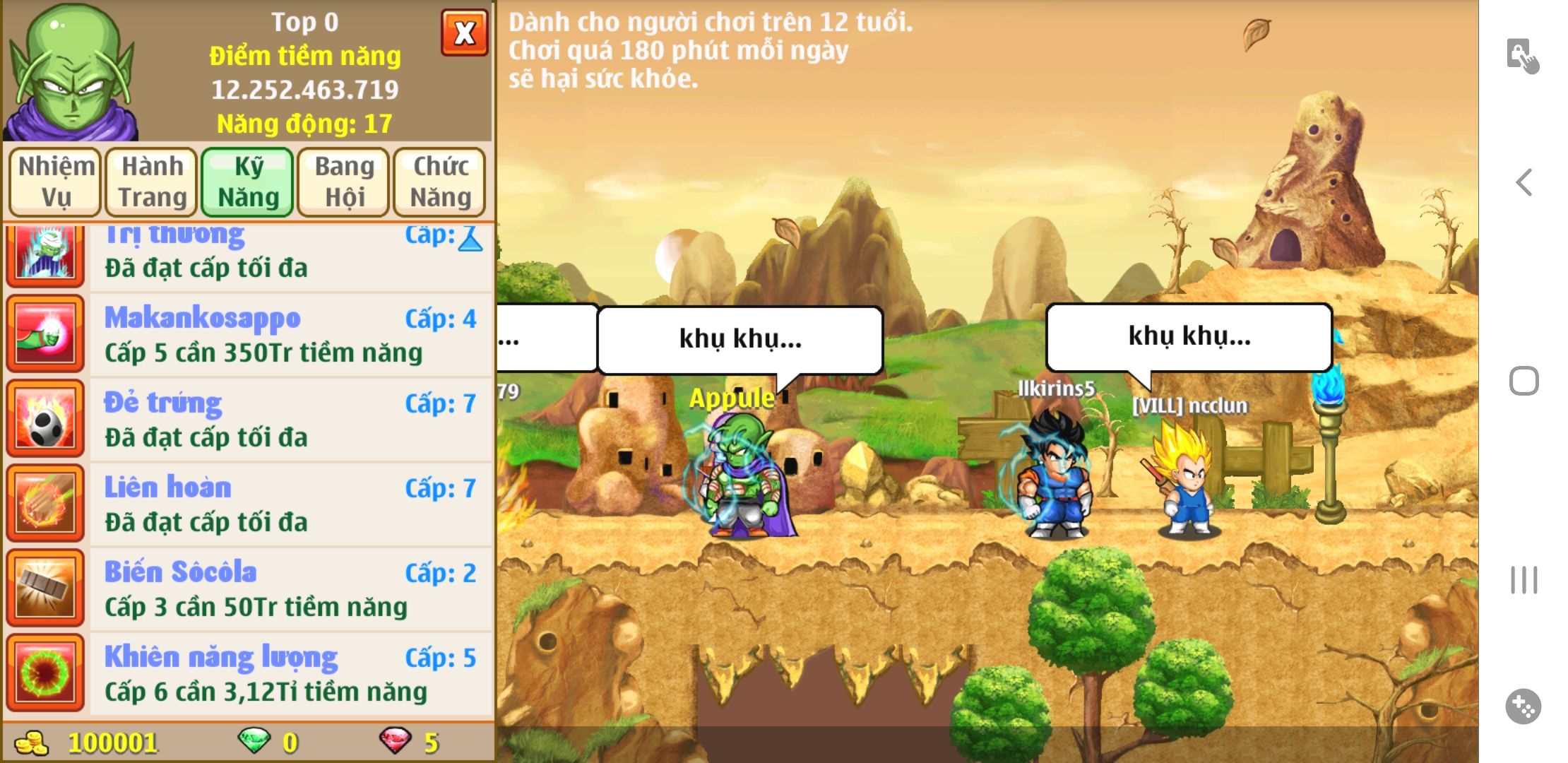Image resolution: width=1568 pixels, height=763 pixels.
Task: Tap the Android home button
Action: click(1524, 381)
